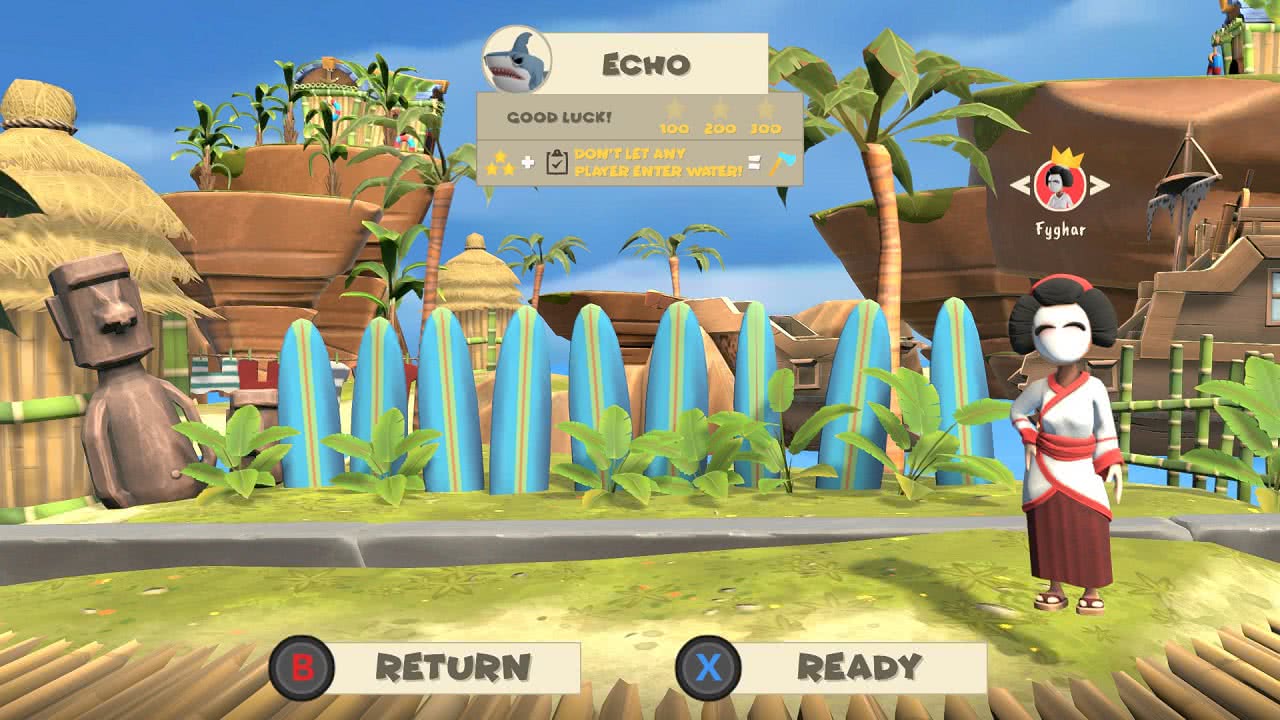Select the Ready button
Viewport: 1280px width, 720px height.
click(x=832, y=668)
